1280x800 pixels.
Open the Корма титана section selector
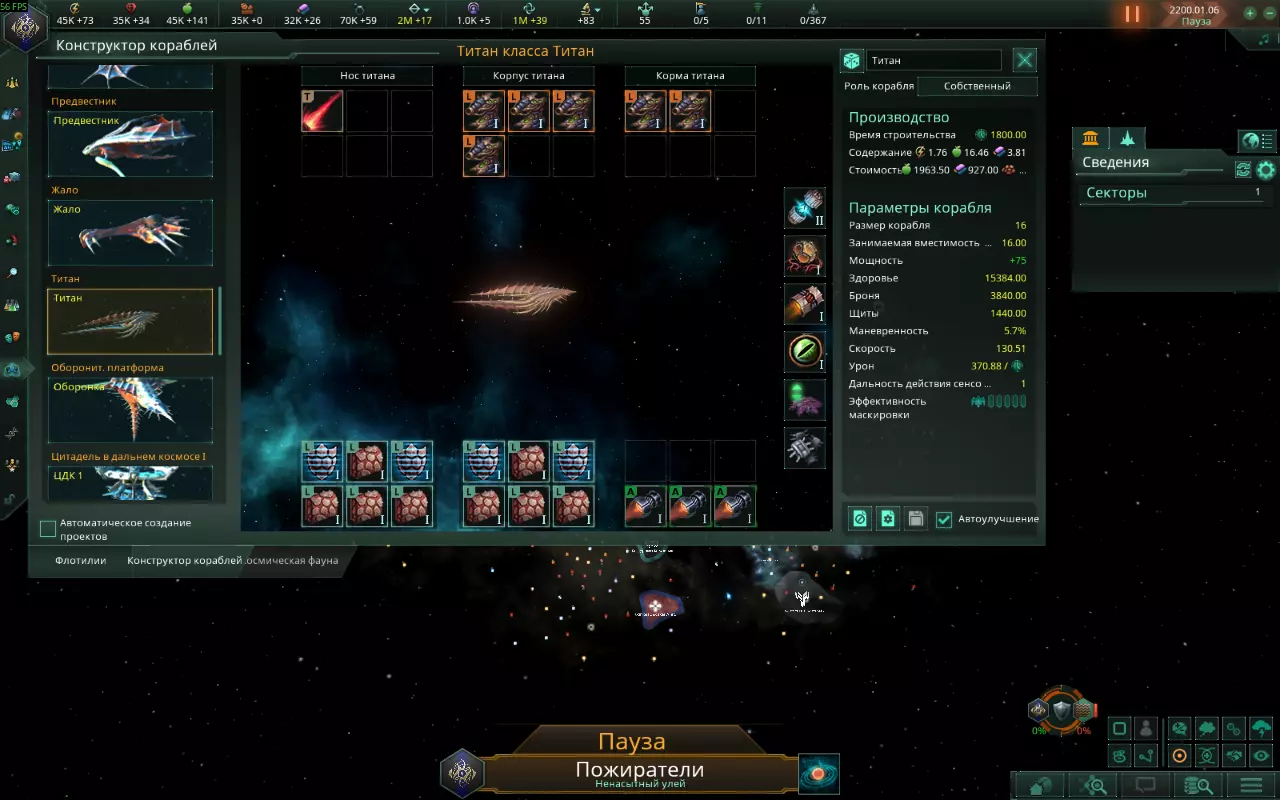pos(690,76)
